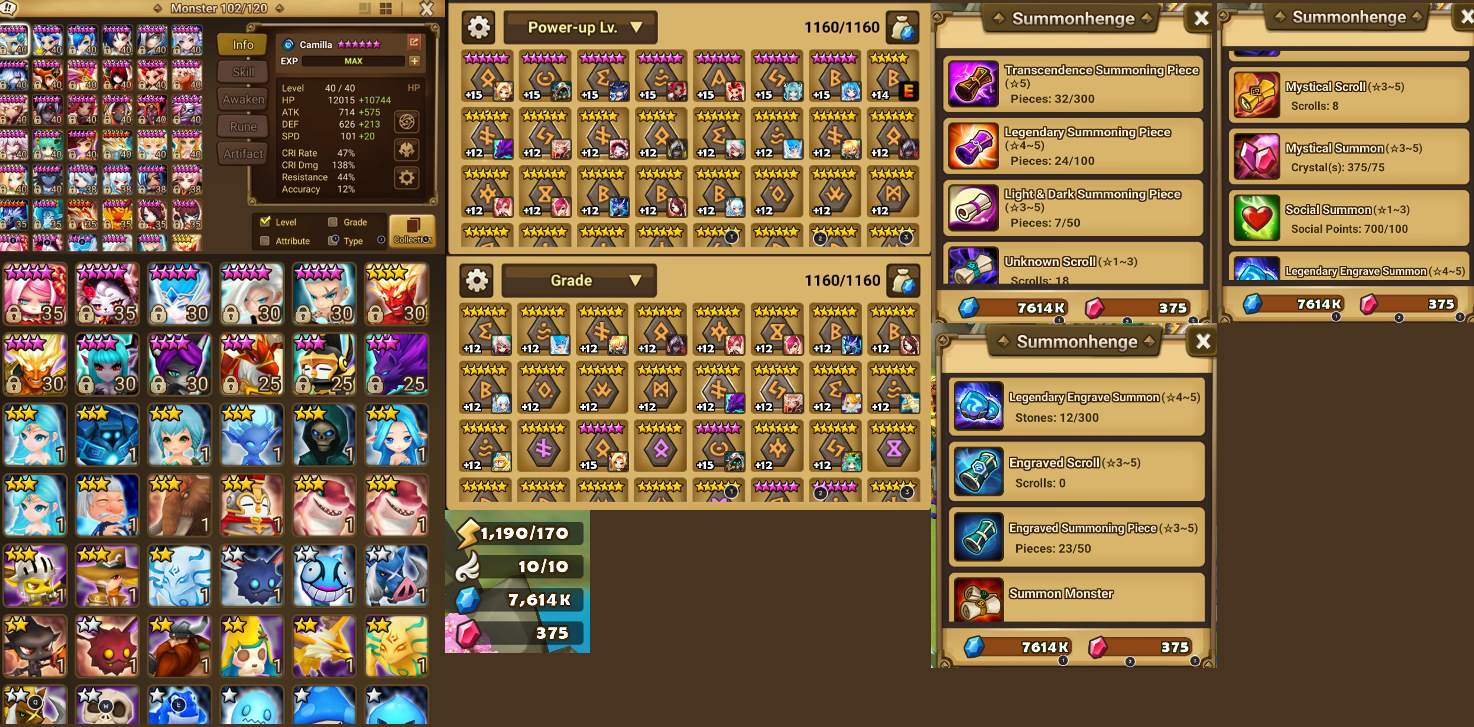This screenshot has width=1474, height=727.
Task: Uncheck the Level filter checkbox
Action: pyautogui.click(x=265, y=222)
